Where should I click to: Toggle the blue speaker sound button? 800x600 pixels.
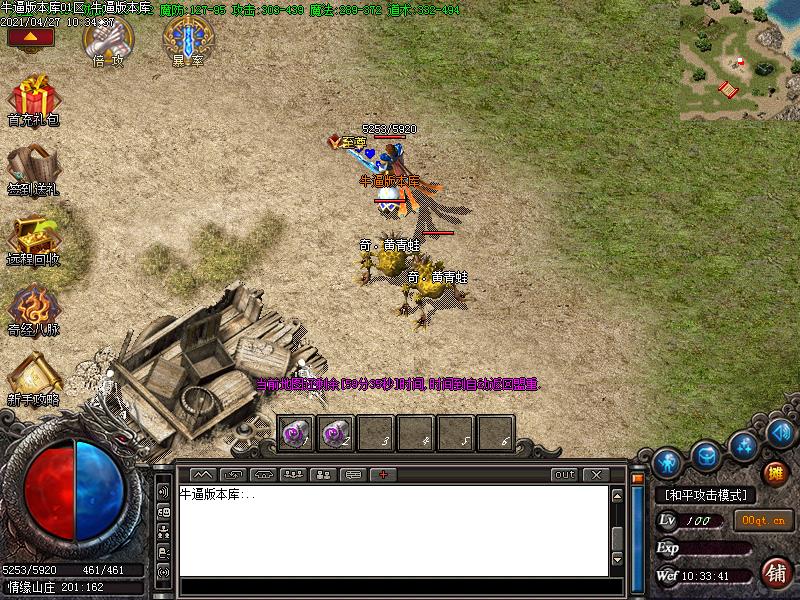tap(781, 433)
